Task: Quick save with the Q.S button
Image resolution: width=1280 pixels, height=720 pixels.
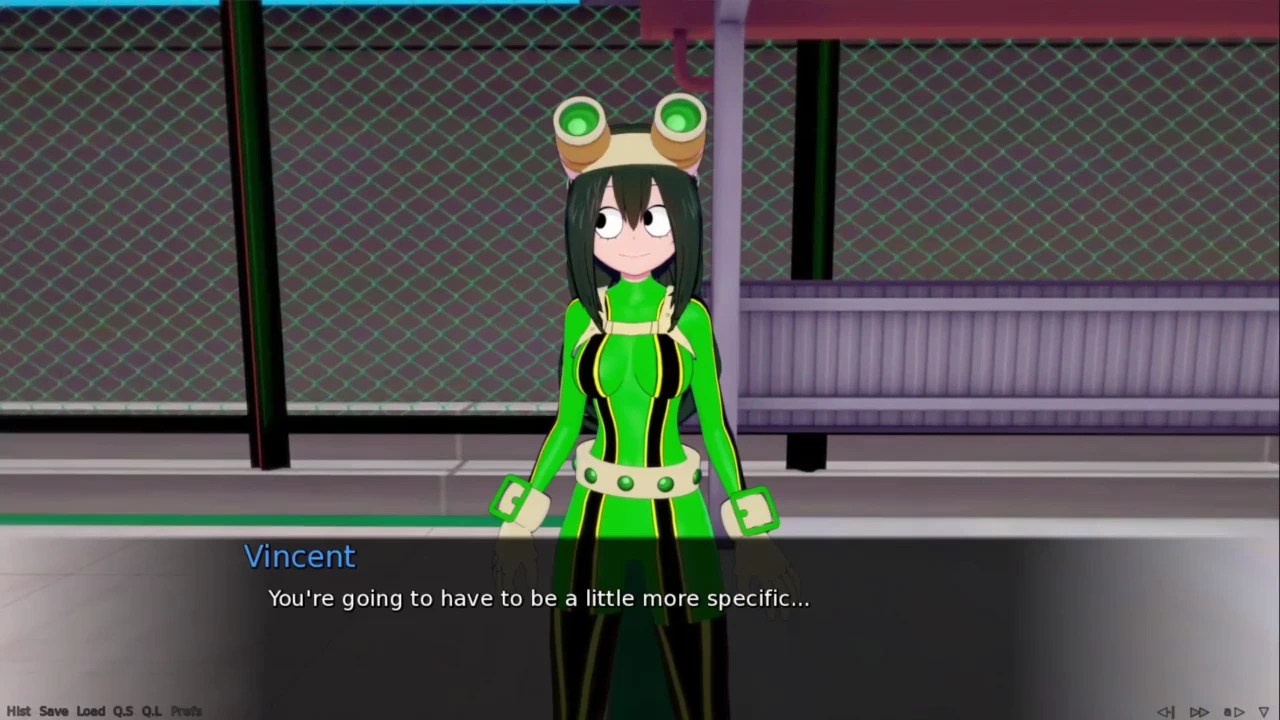Action: click(x=123, y=711)
